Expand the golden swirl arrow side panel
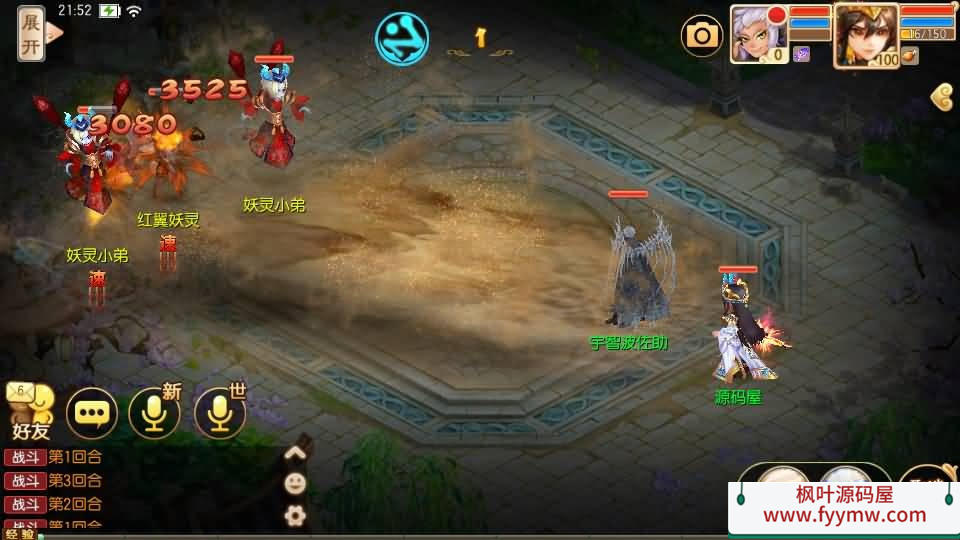This screenshot has width=960, height=540. click(942, 97)
